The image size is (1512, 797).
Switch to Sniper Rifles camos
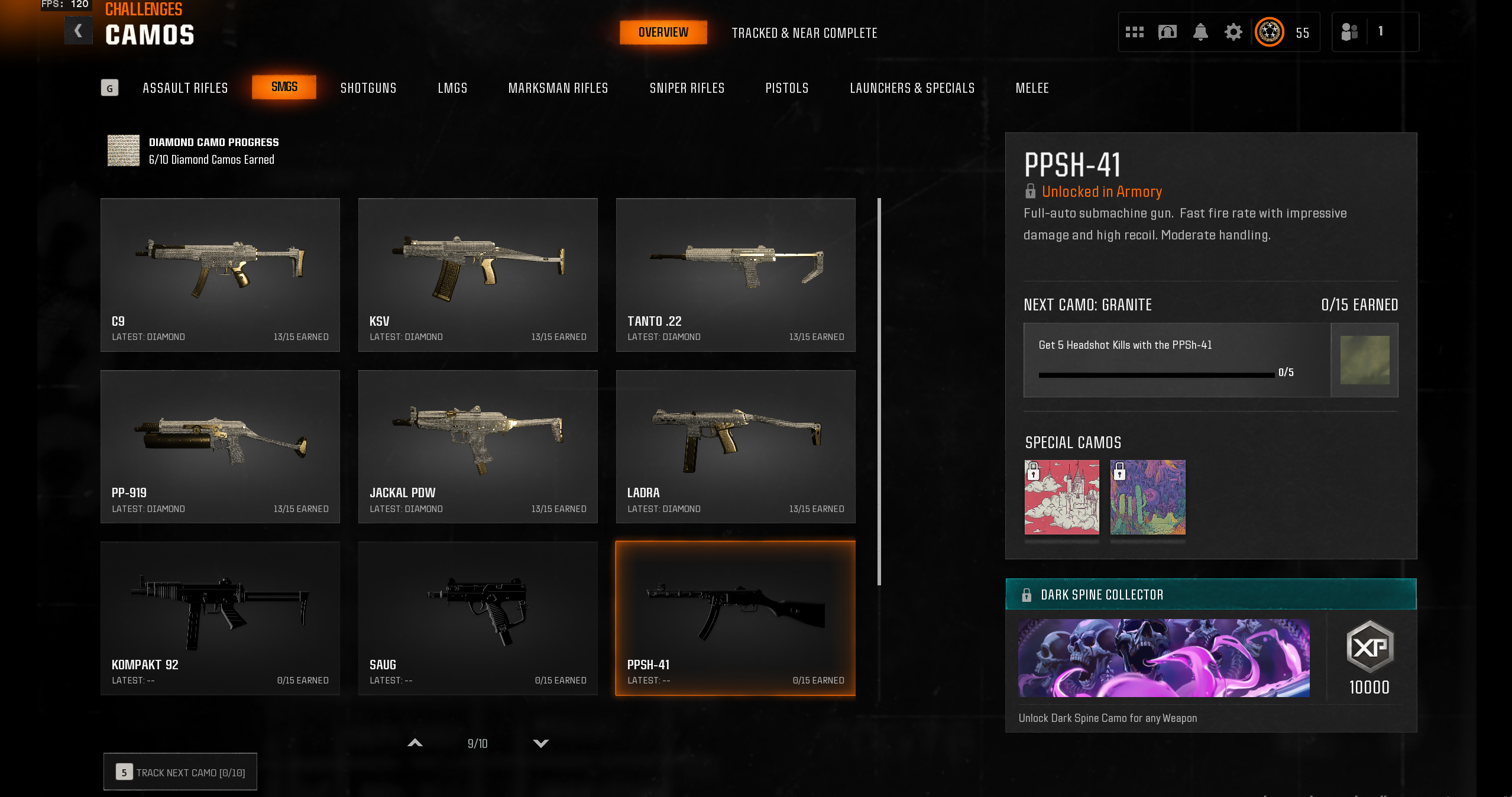coord(687,88)
